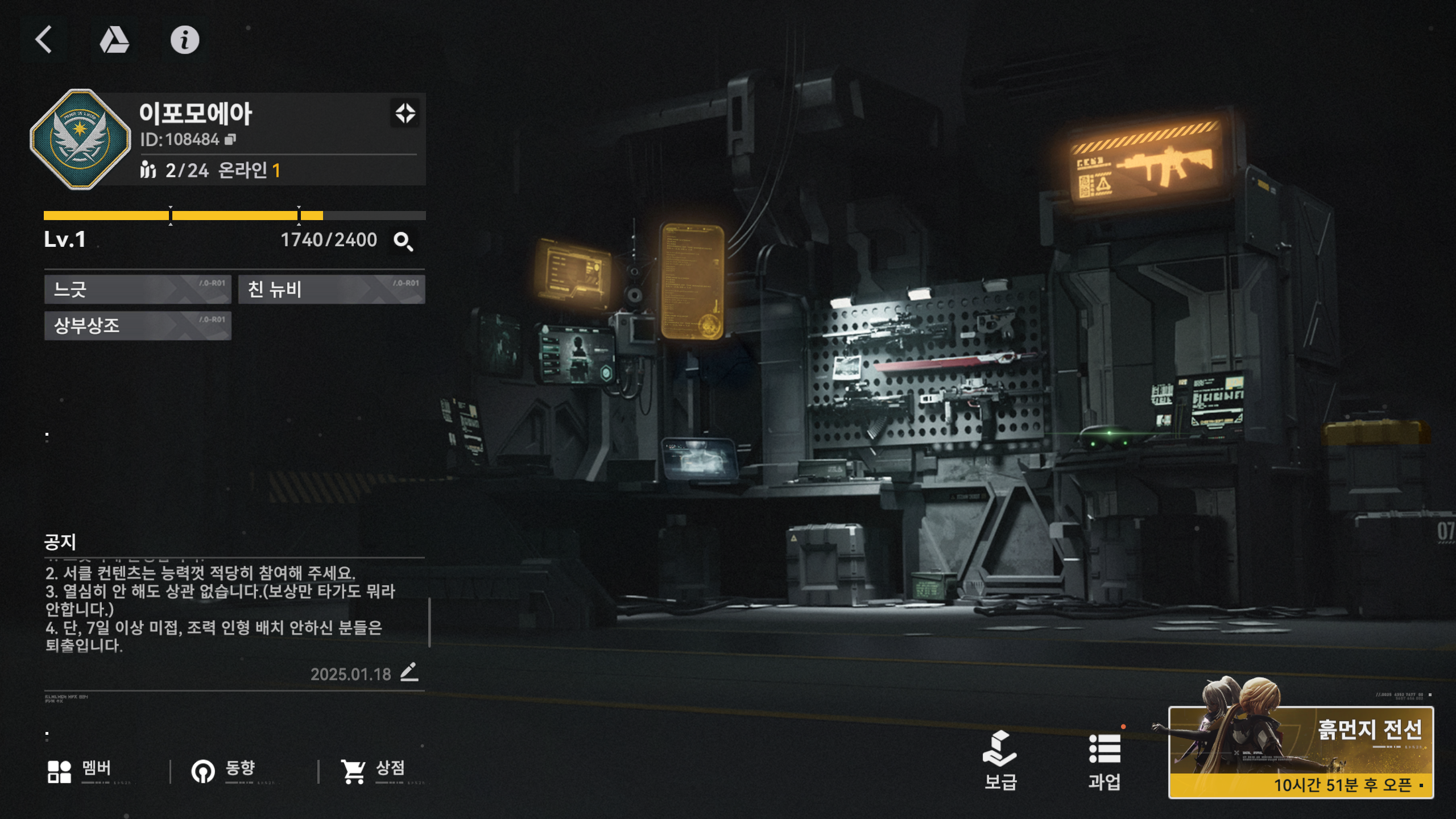Select the 느긋 tag
The width and height of the screenshot is (1456, 819).
138,289
